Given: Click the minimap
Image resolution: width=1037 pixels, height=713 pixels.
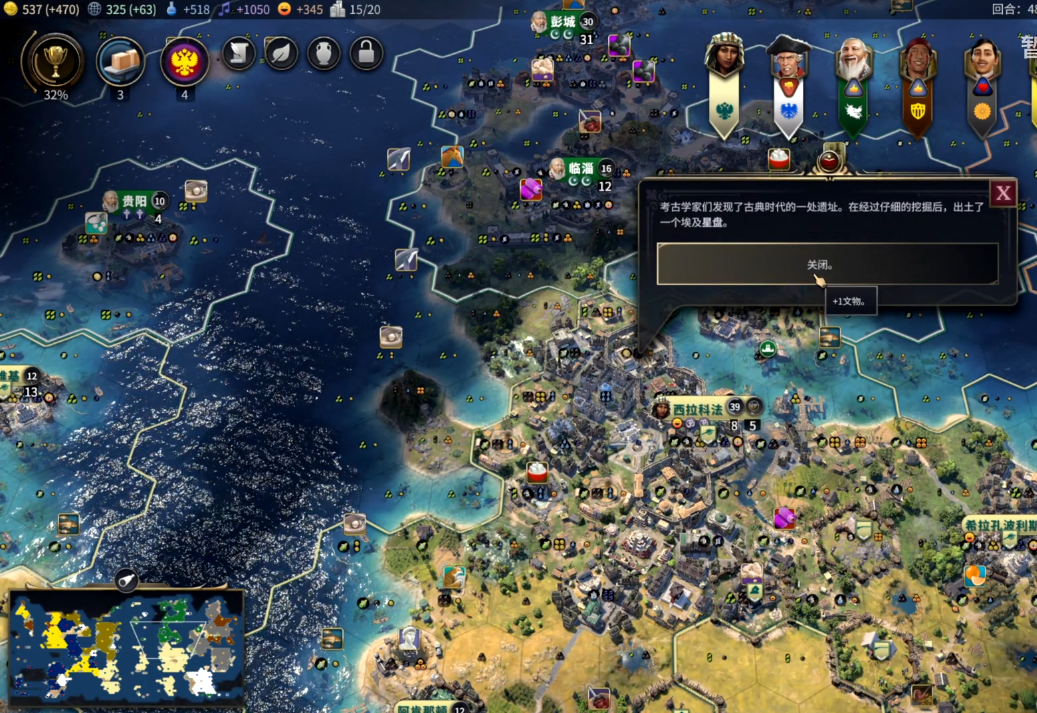Looking at the screenshot, I should [x=125, y=647].
